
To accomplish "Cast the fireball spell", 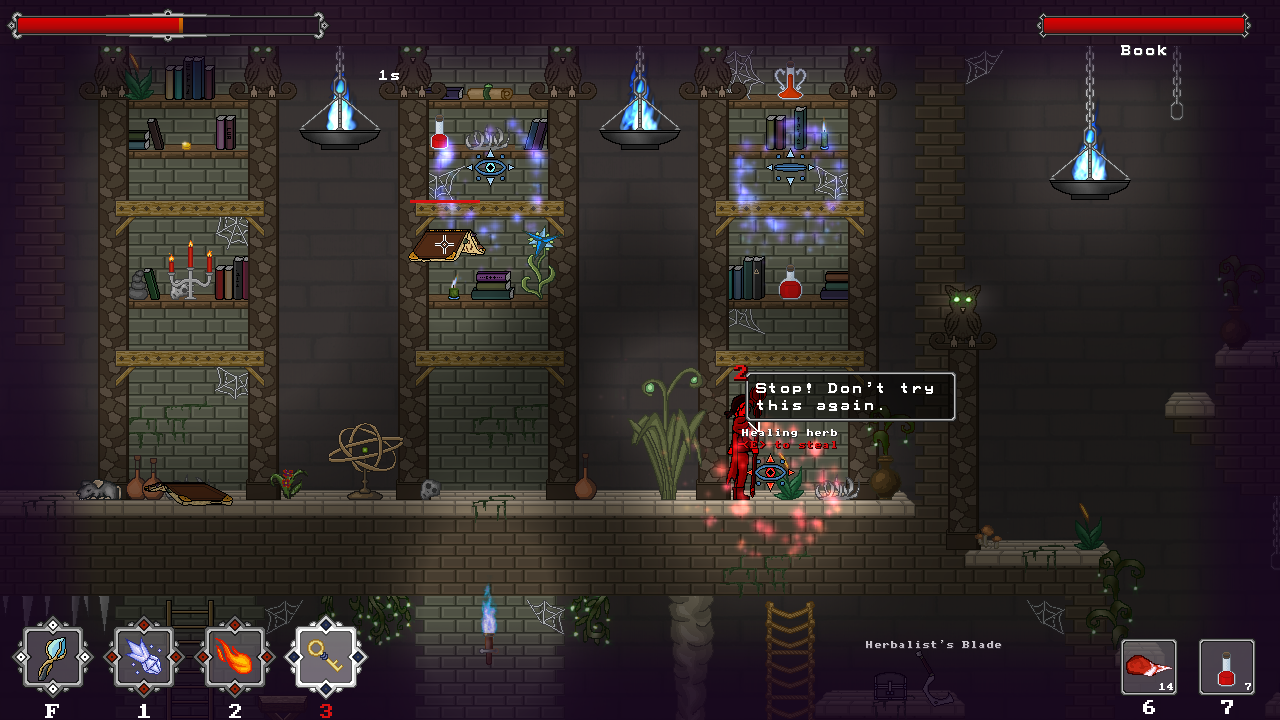I will tap(235, 657).
